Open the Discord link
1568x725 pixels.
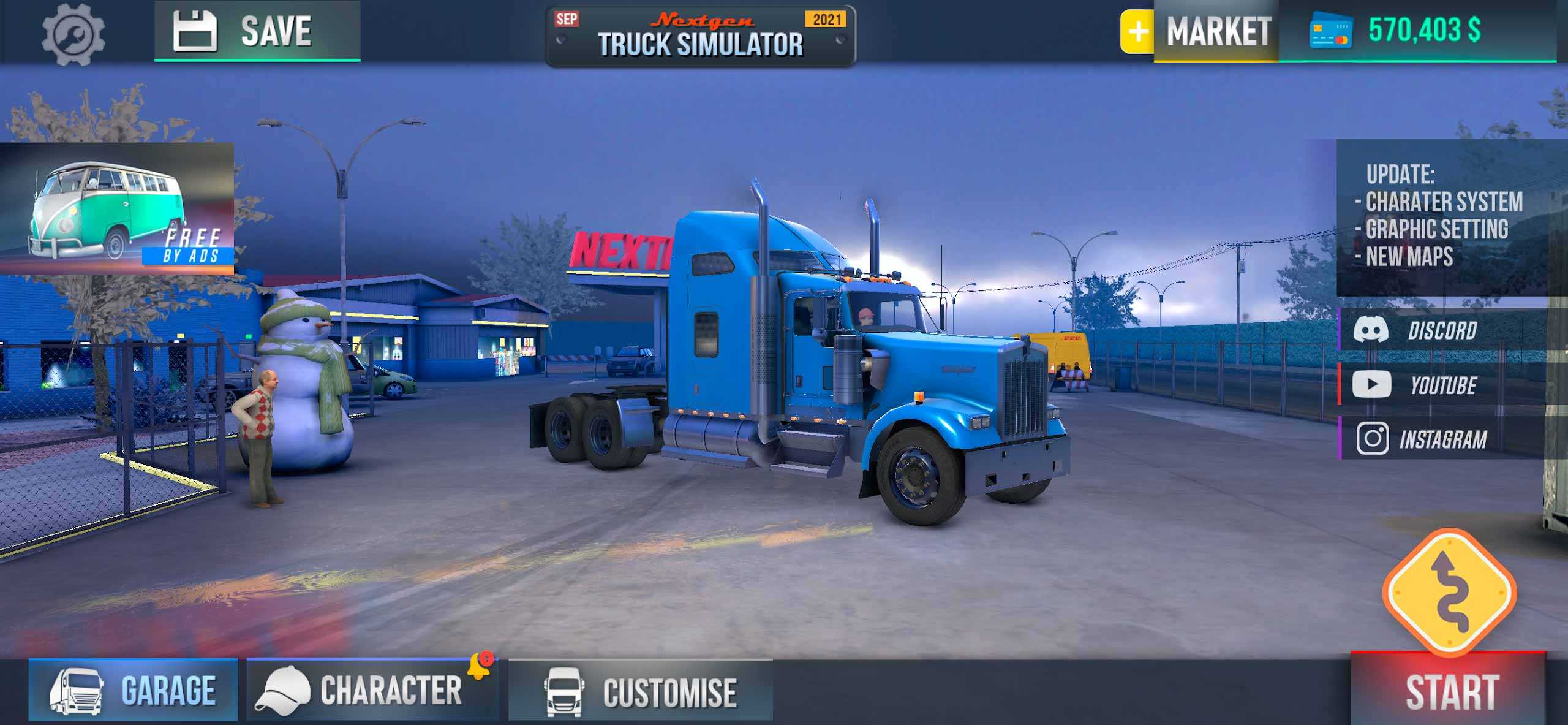tap(1442, 330)
